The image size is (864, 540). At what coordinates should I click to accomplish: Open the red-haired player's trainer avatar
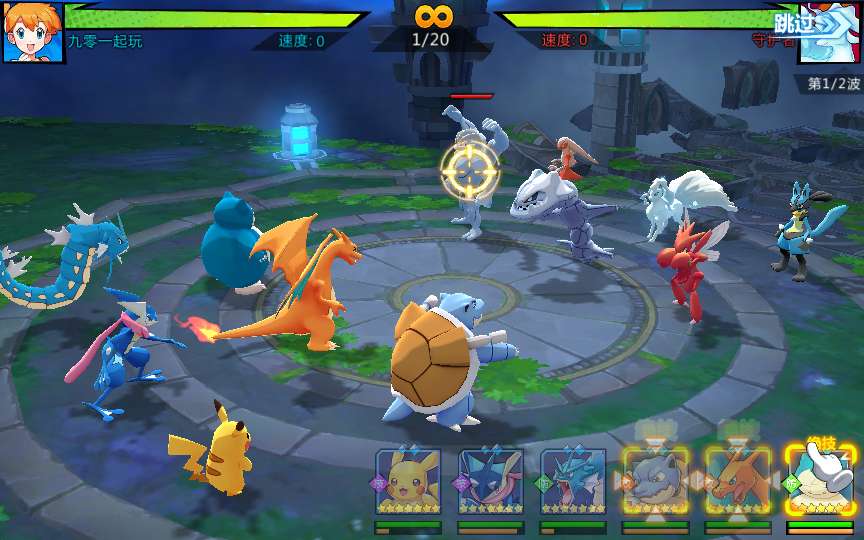tap(33, 31)
